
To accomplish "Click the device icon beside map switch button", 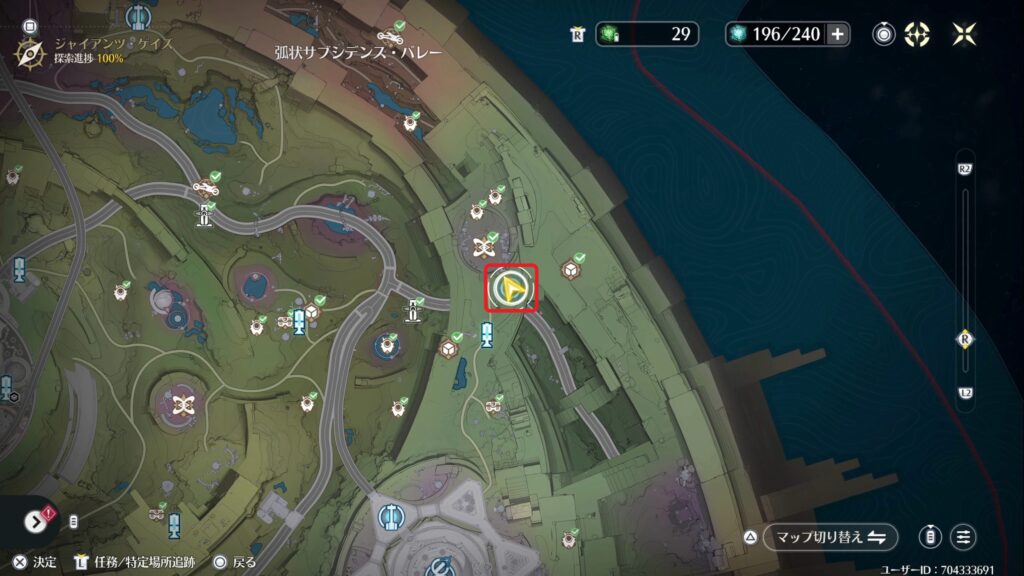I will 932,537.
